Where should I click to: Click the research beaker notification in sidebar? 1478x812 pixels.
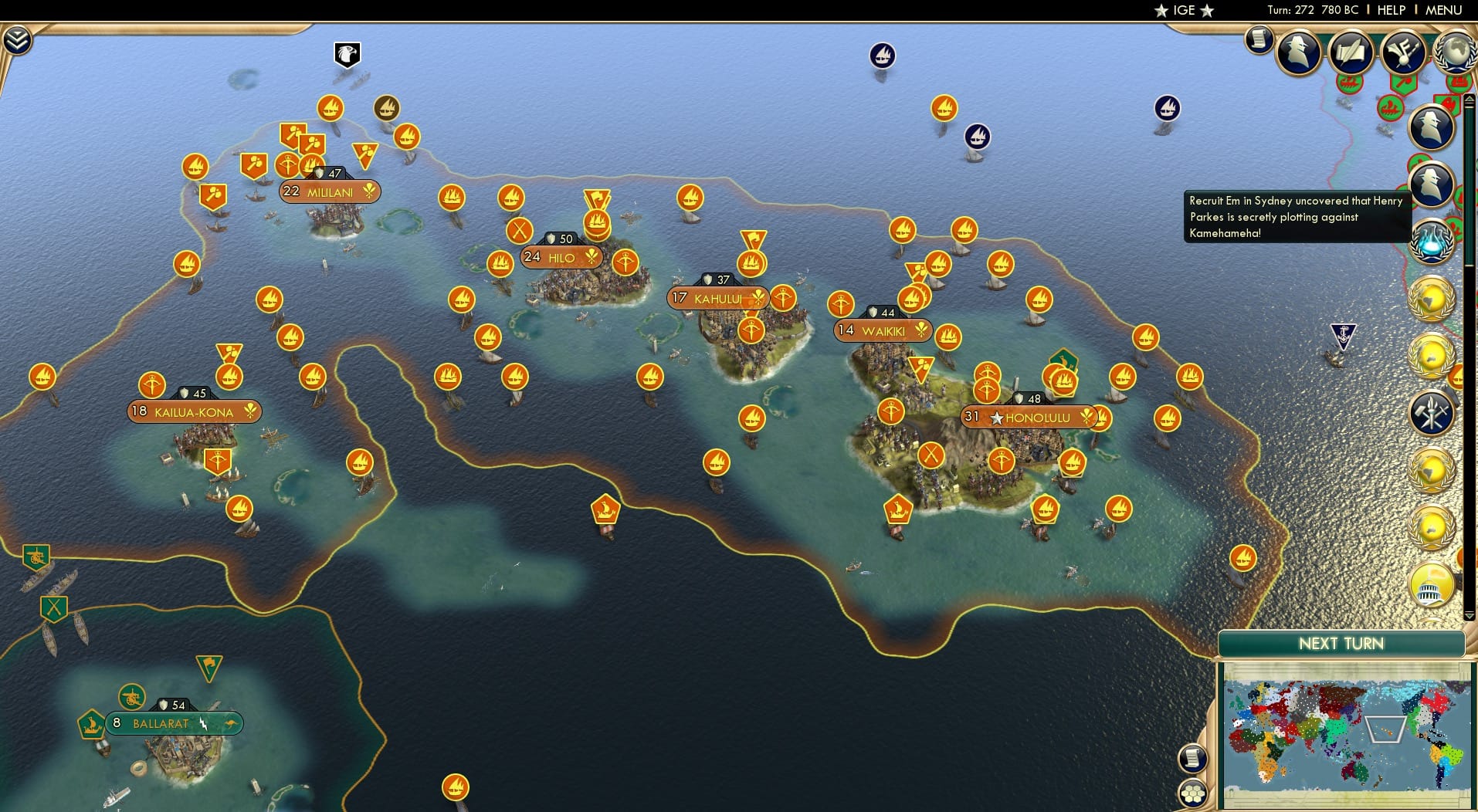1432,243
